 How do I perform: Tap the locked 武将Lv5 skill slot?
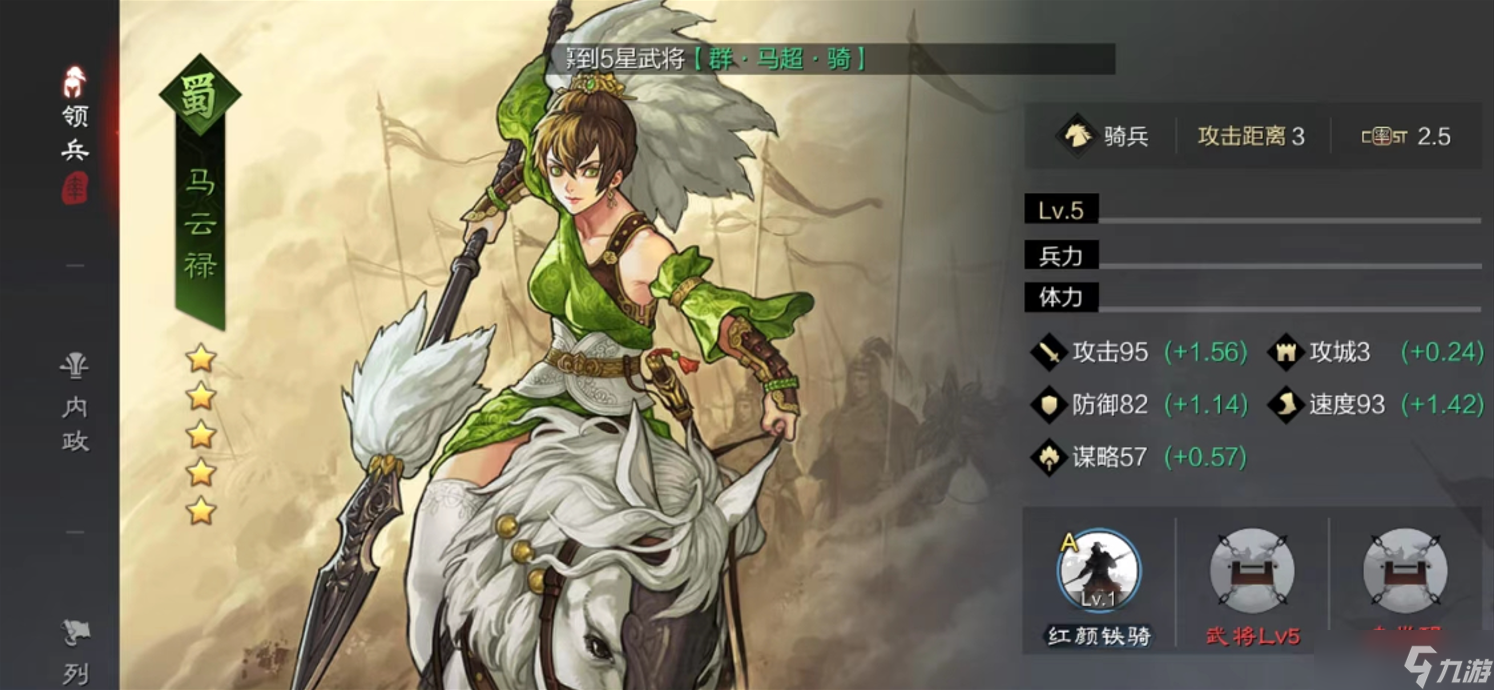[x=1251, y=573]
